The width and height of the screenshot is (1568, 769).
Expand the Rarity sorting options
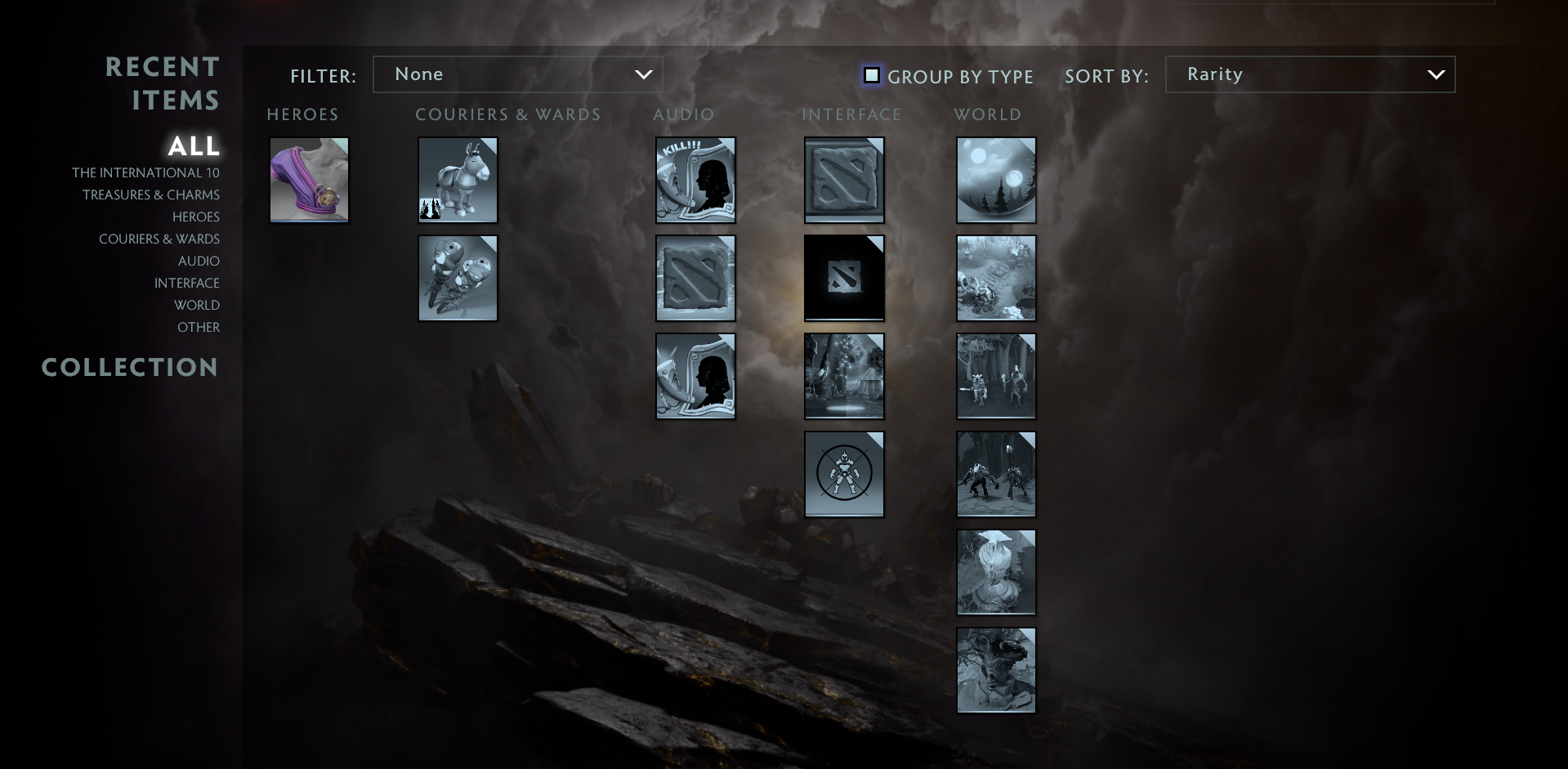1310,74
